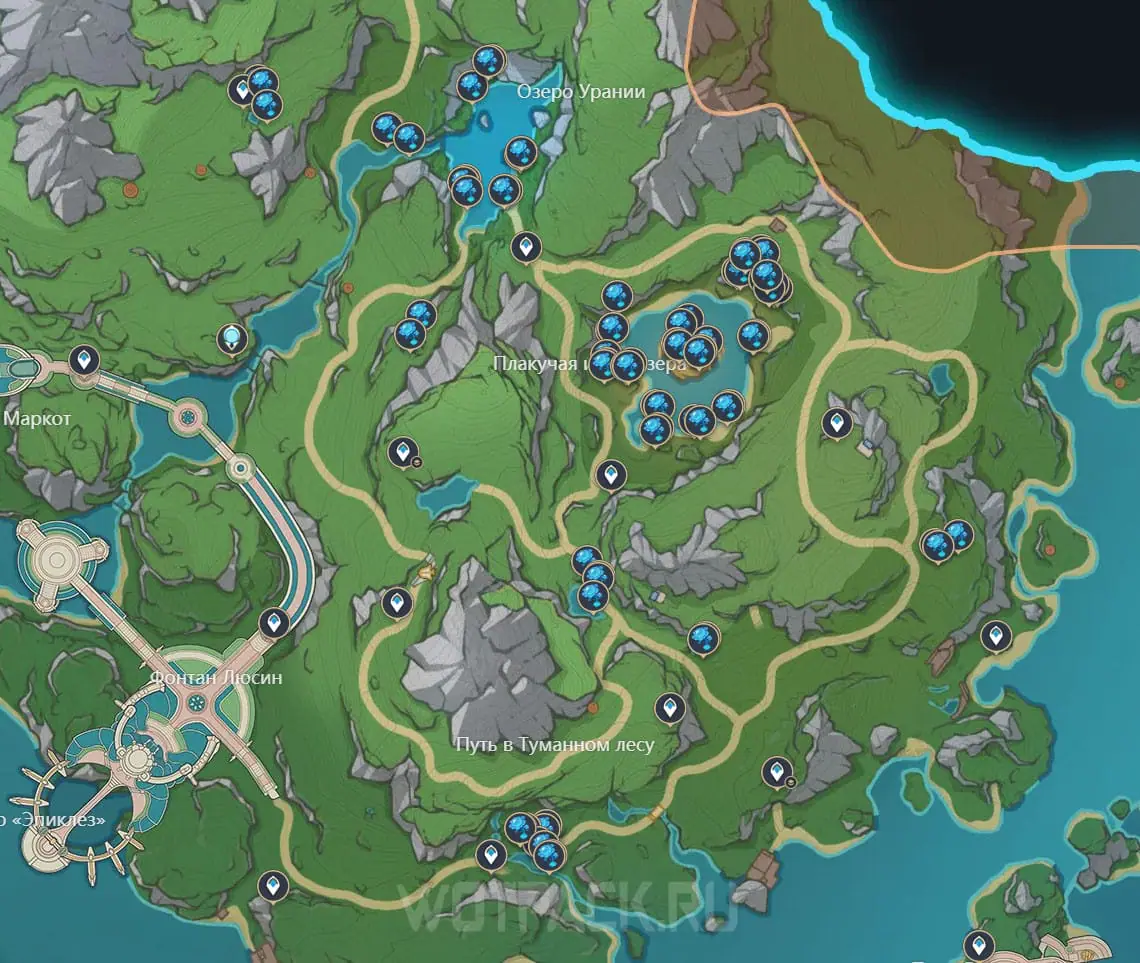Image resolution: width=1140 pixels, height=963 pixels.
Task: Select the lone flower marker north of Путь в Туманном лесу waypoint
Action: (x=703, y=638)
